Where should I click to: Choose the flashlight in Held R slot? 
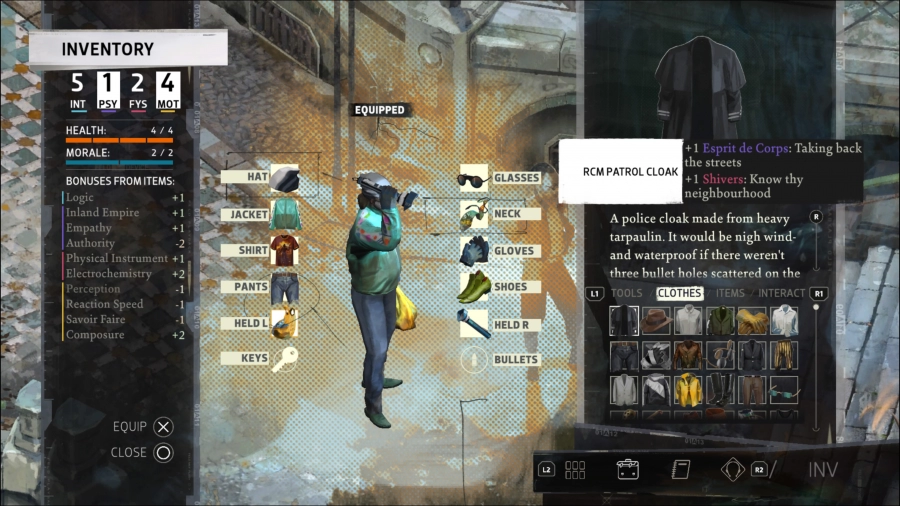pos(474,324)
